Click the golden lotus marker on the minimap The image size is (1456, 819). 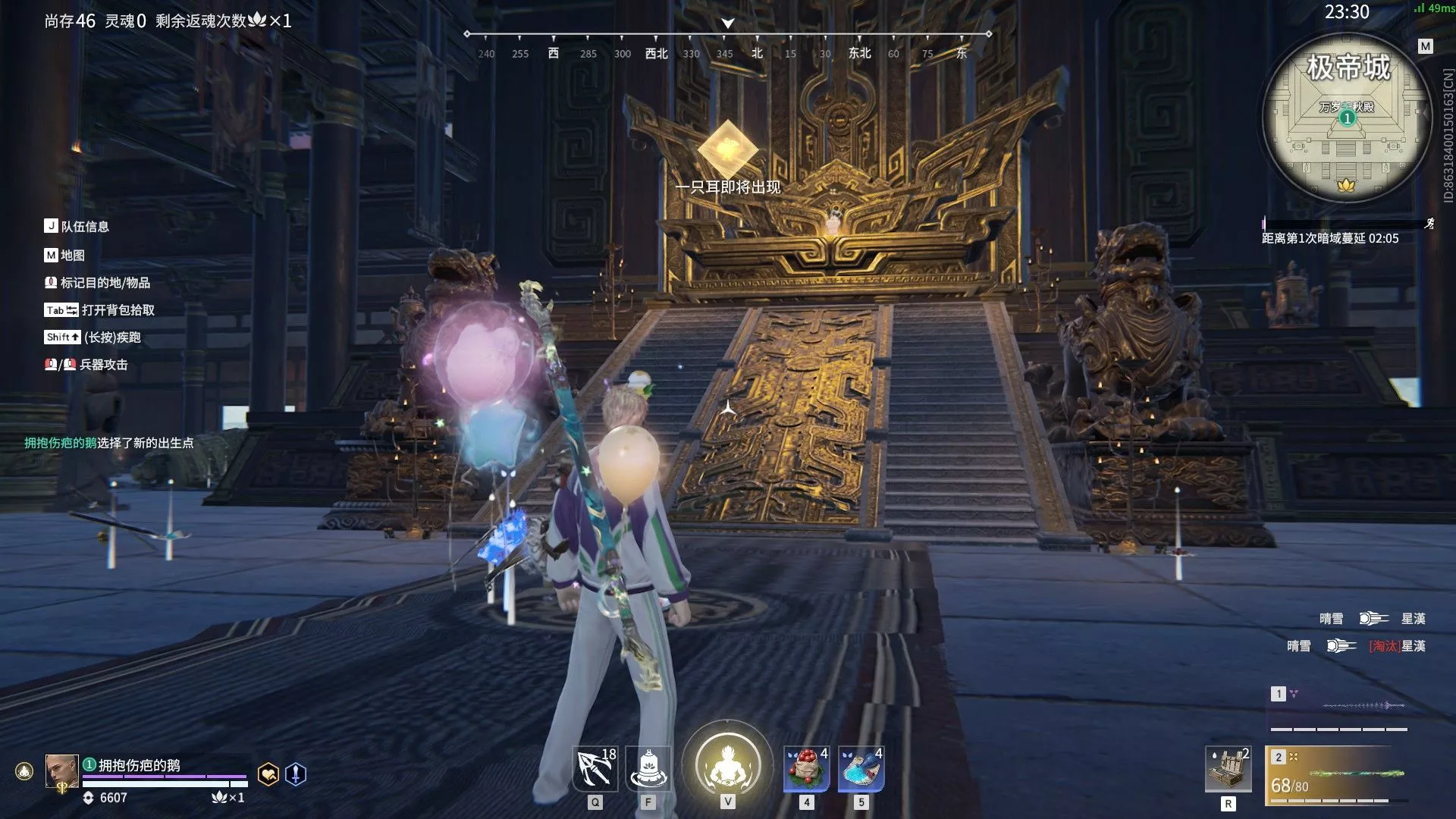(1346, 185)
